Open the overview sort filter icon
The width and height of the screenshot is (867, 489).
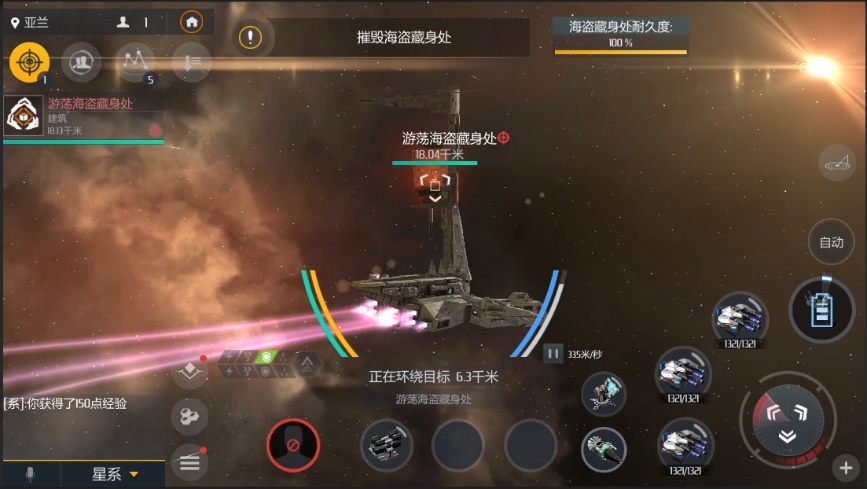(x=191, y=62)
